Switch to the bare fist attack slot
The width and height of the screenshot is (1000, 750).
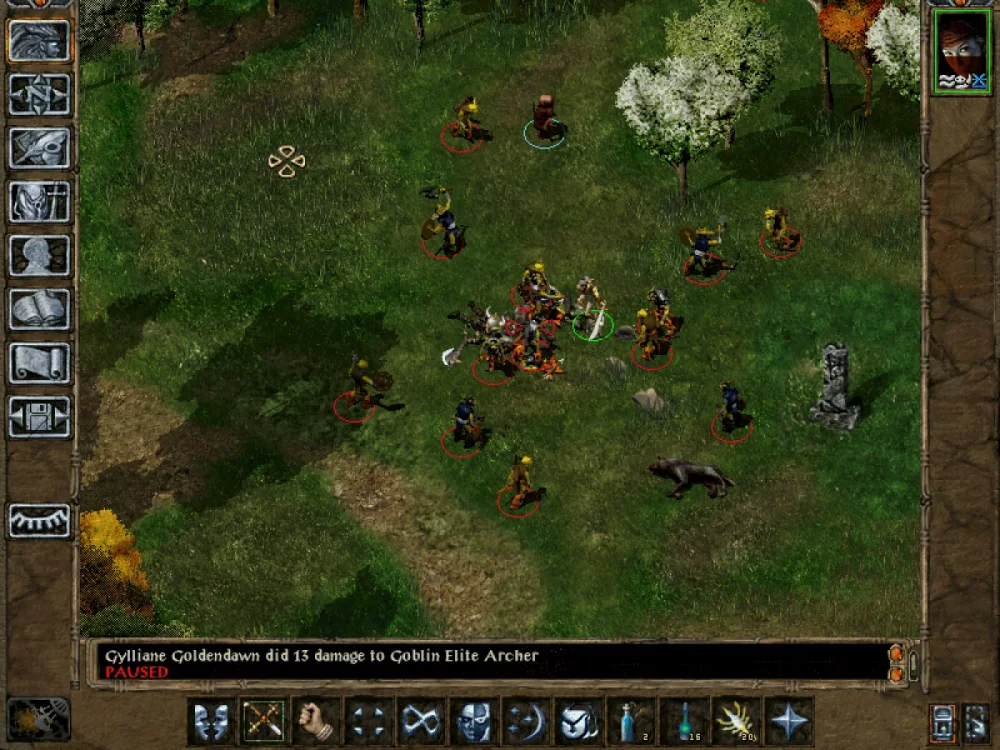[x=316, y=721]
